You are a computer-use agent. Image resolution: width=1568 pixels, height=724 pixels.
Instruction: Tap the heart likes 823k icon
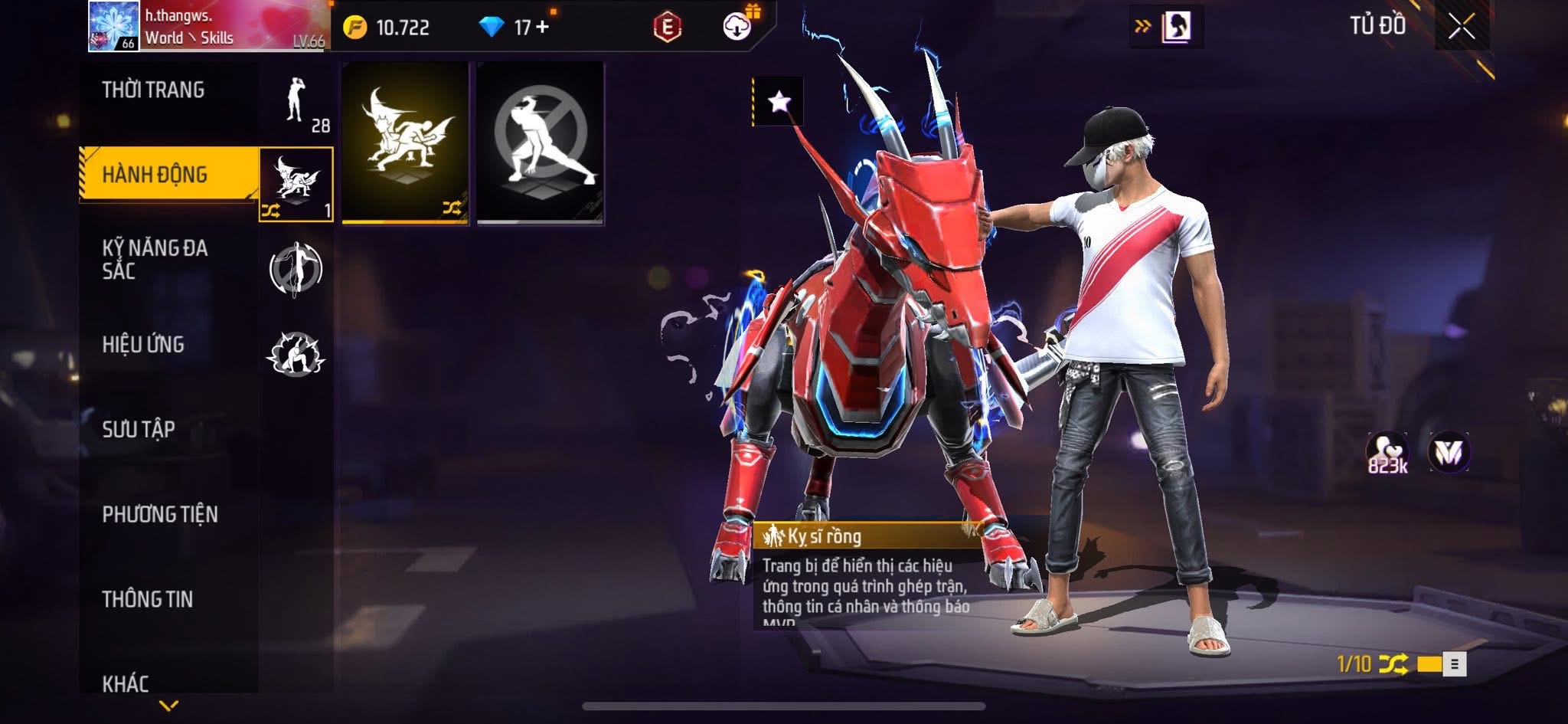pos(1387,453)
